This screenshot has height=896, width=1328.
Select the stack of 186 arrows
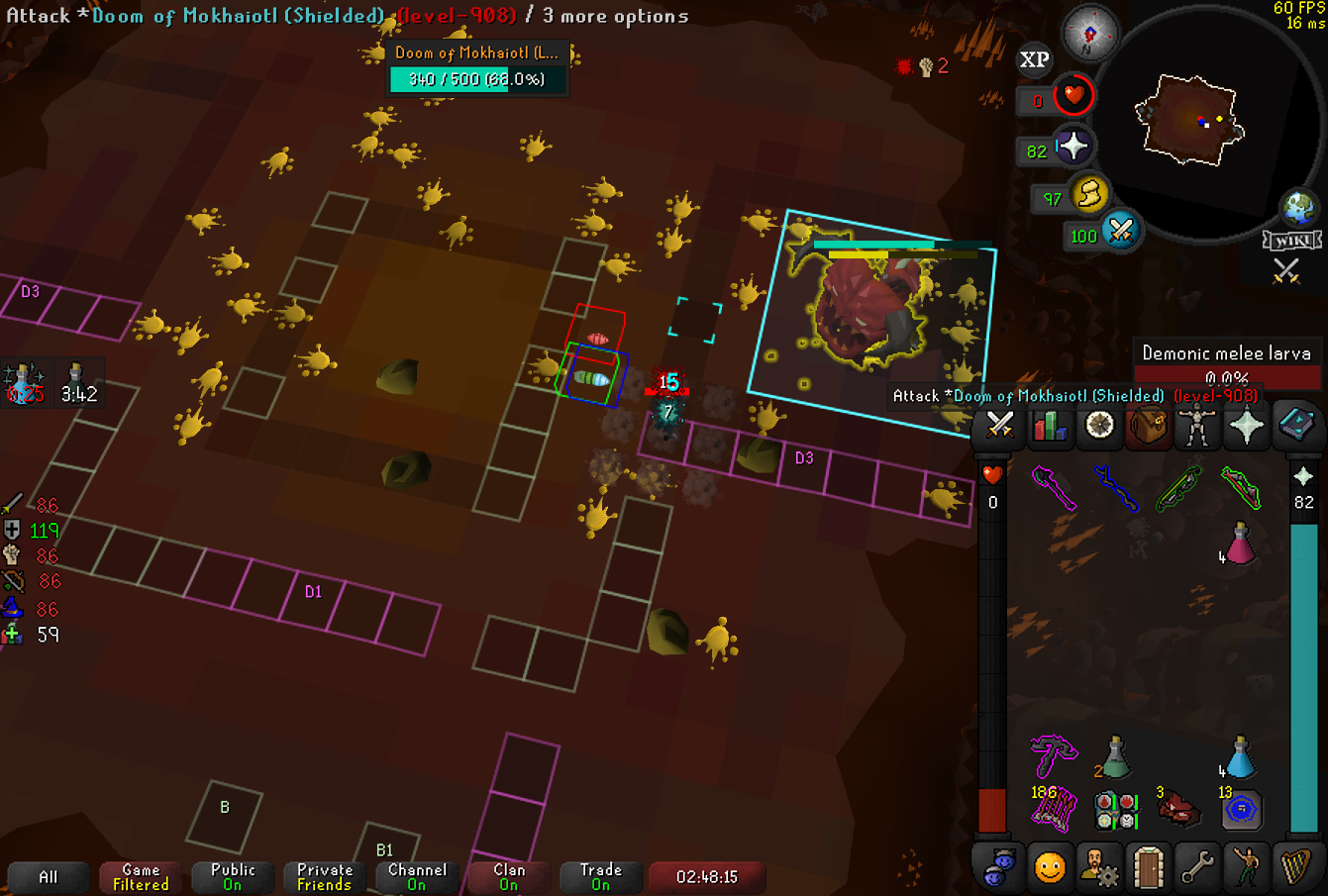[x=1052, y=809]
